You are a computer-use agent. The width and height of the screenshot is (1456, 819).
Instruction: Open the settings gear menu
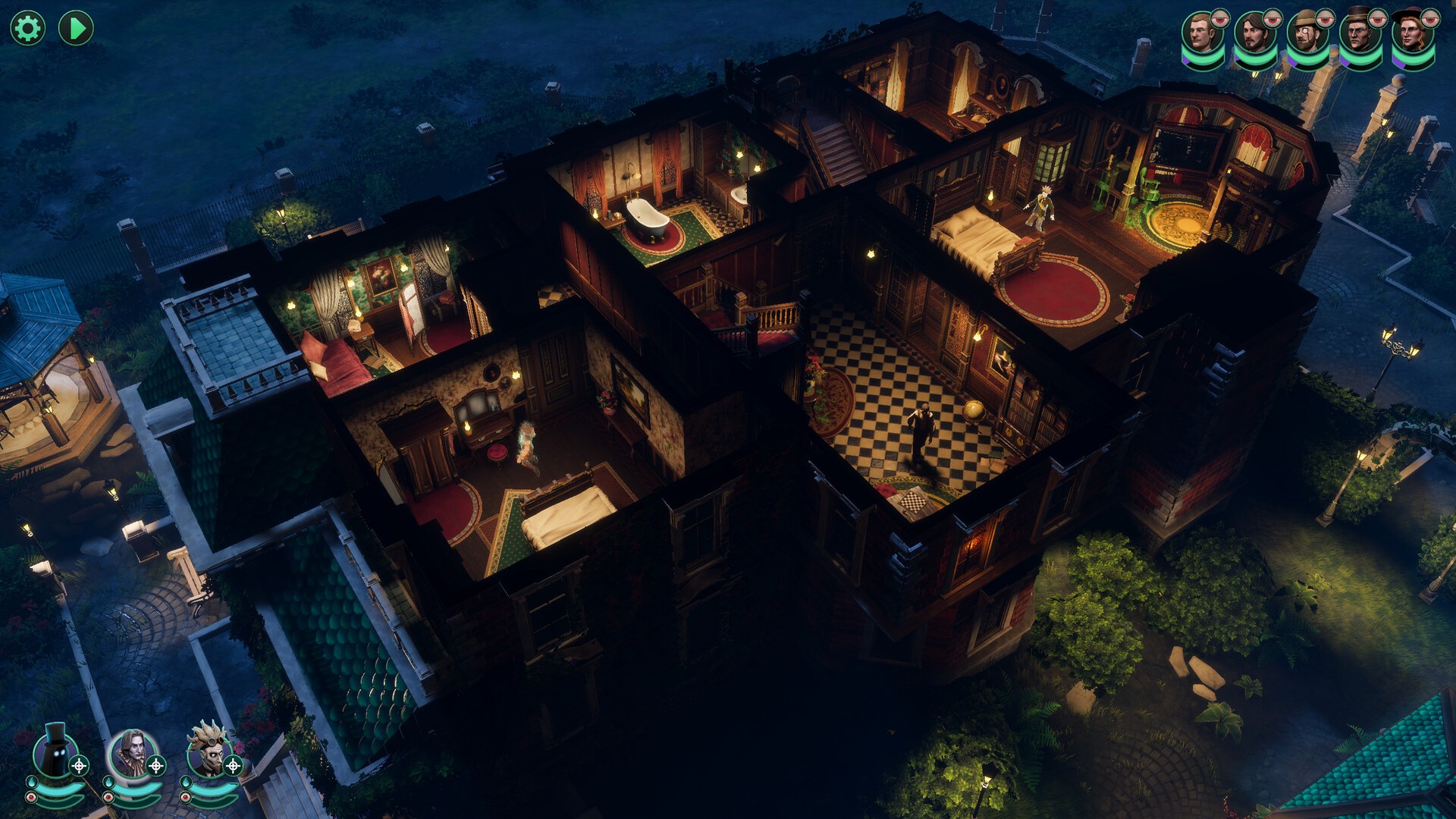click(28, 29)
